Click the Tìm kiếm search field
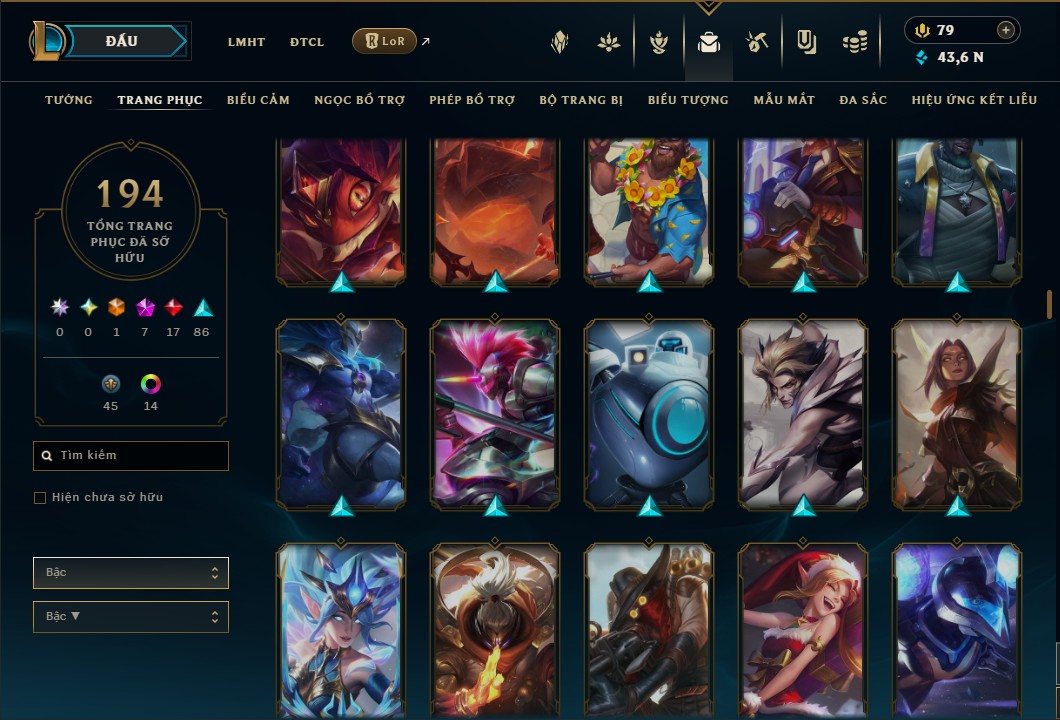Screen dimensions: 1060x720 (x=131, y=456)
